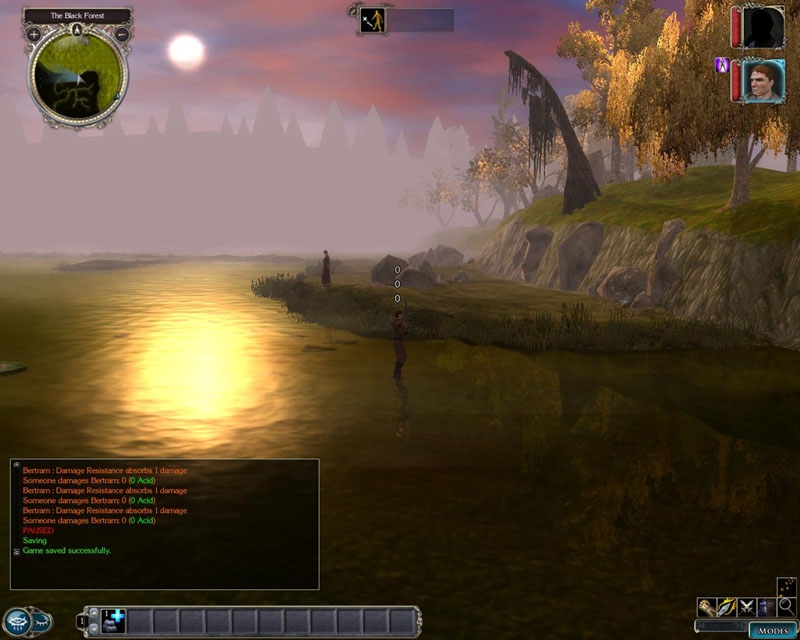Toggle the blue hooded stealth mode icon
800x640 pixels.
coord(766,607)
